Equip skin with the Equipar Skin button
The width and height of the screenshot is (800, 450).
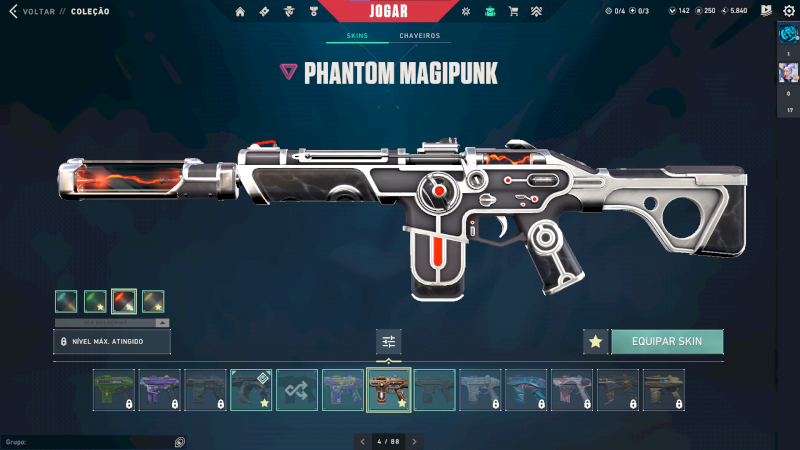click(x=666, y=342)
